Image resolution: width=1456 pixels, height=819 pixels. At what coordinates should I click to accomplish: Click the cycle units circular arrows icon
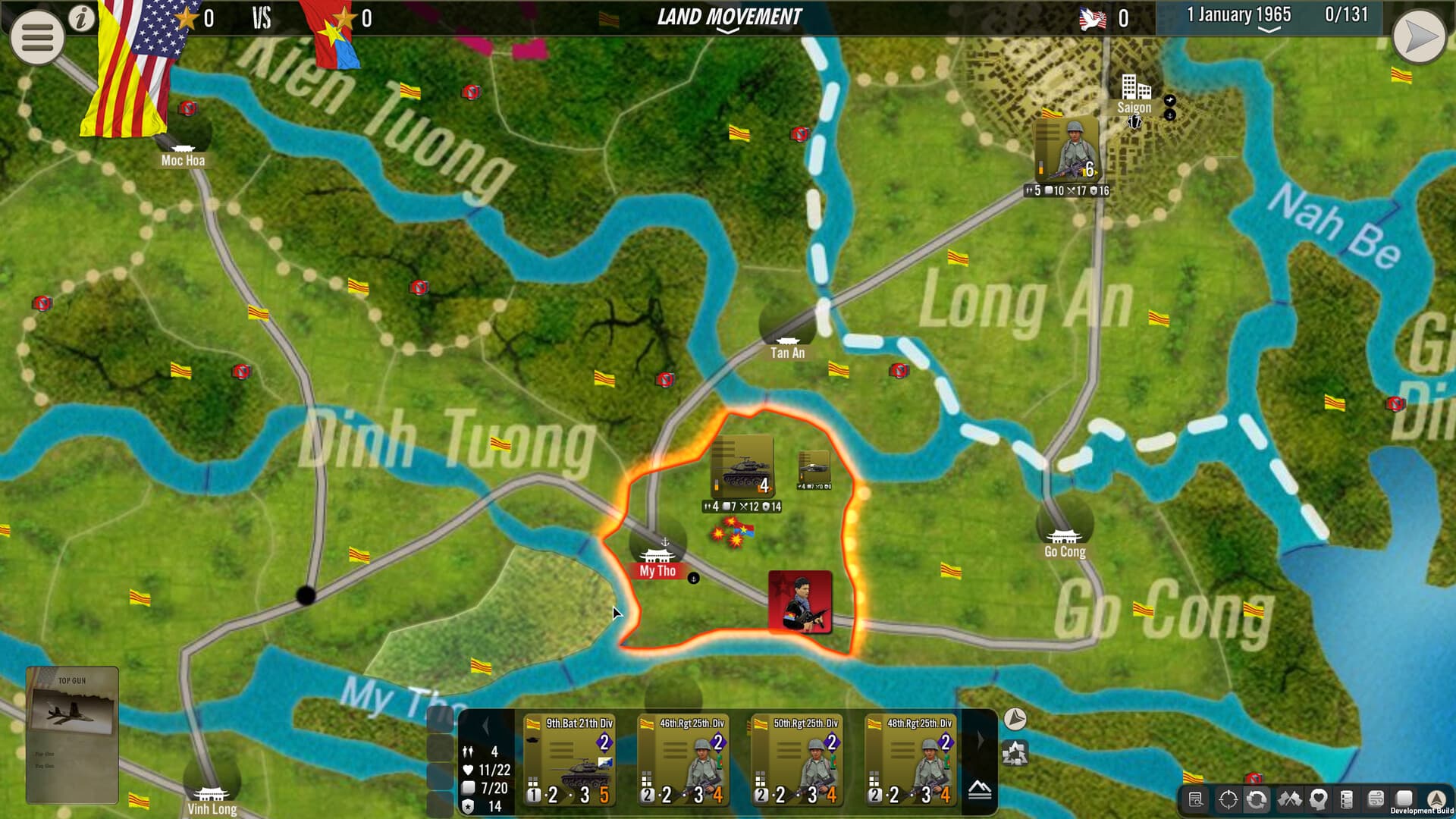coord(1259,800)
